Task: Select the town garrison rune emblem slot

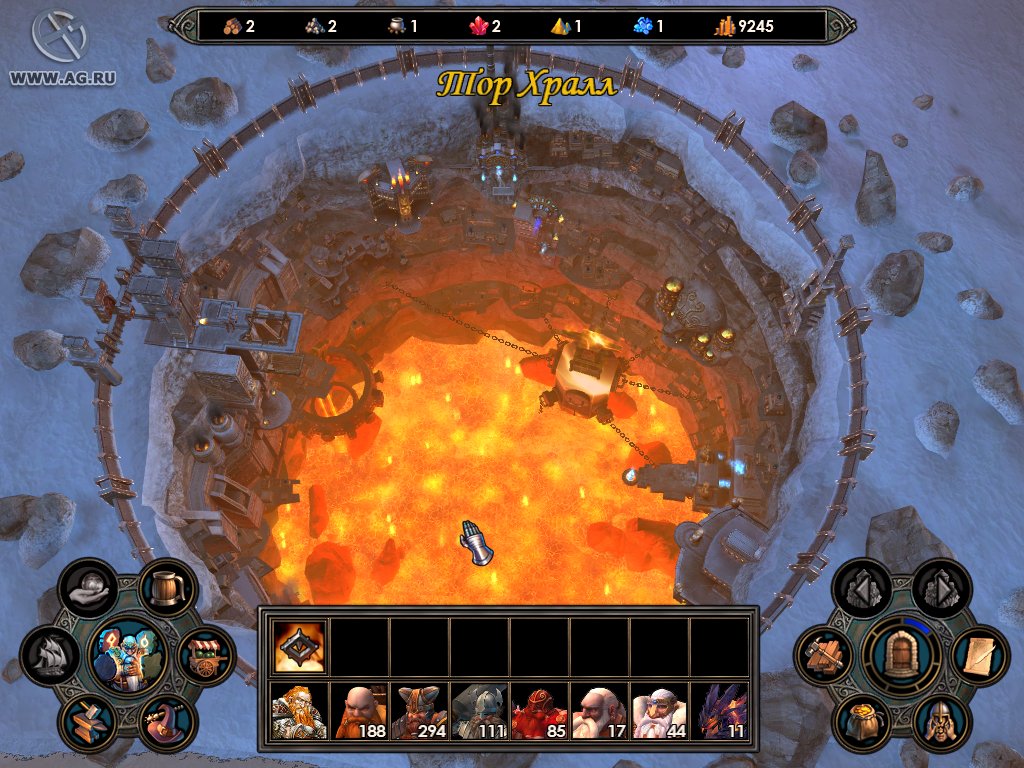Action: [299, 647]
